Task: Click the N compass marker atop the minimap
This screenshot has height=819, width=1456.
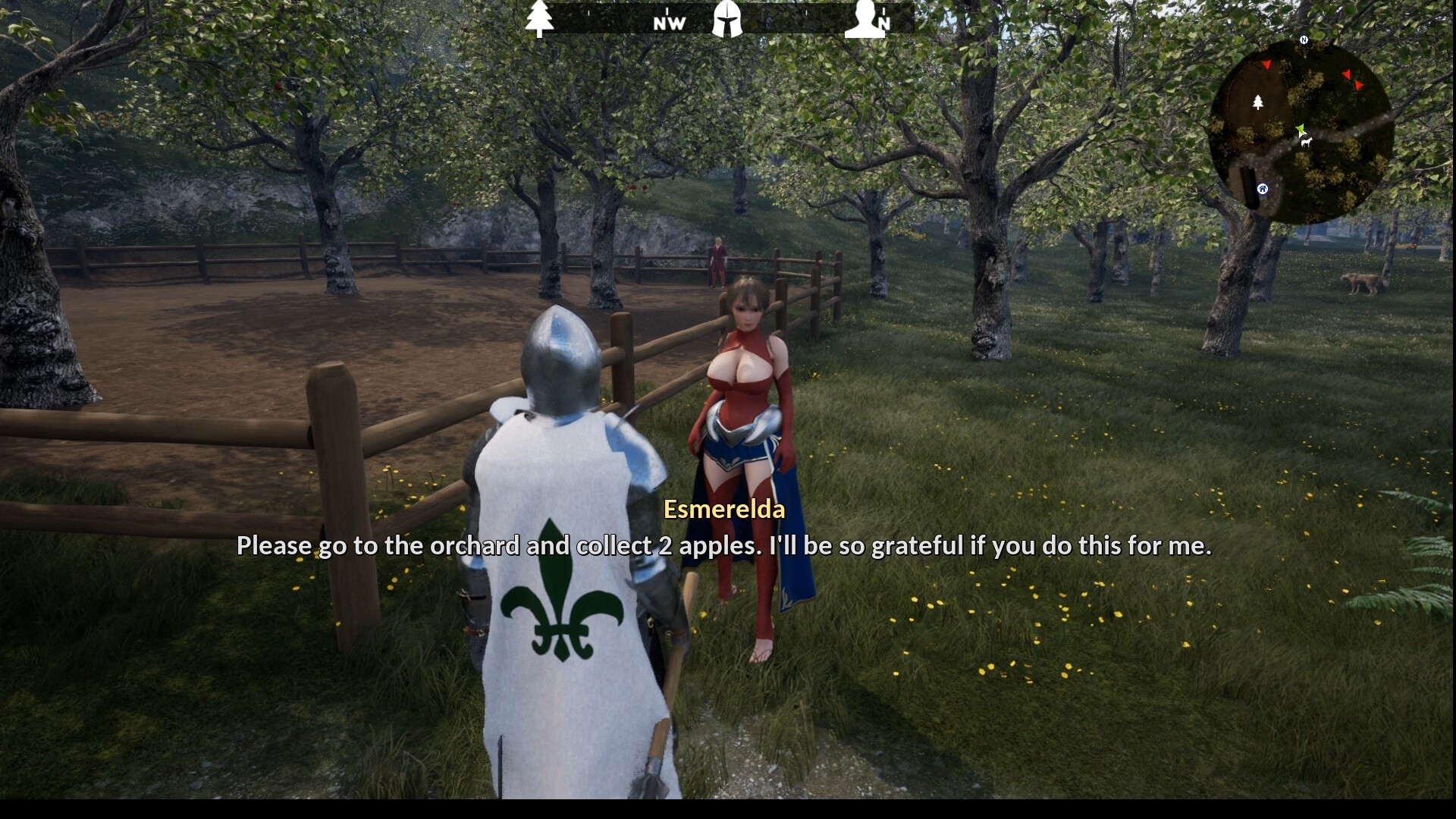Action: pos(1304,39)
